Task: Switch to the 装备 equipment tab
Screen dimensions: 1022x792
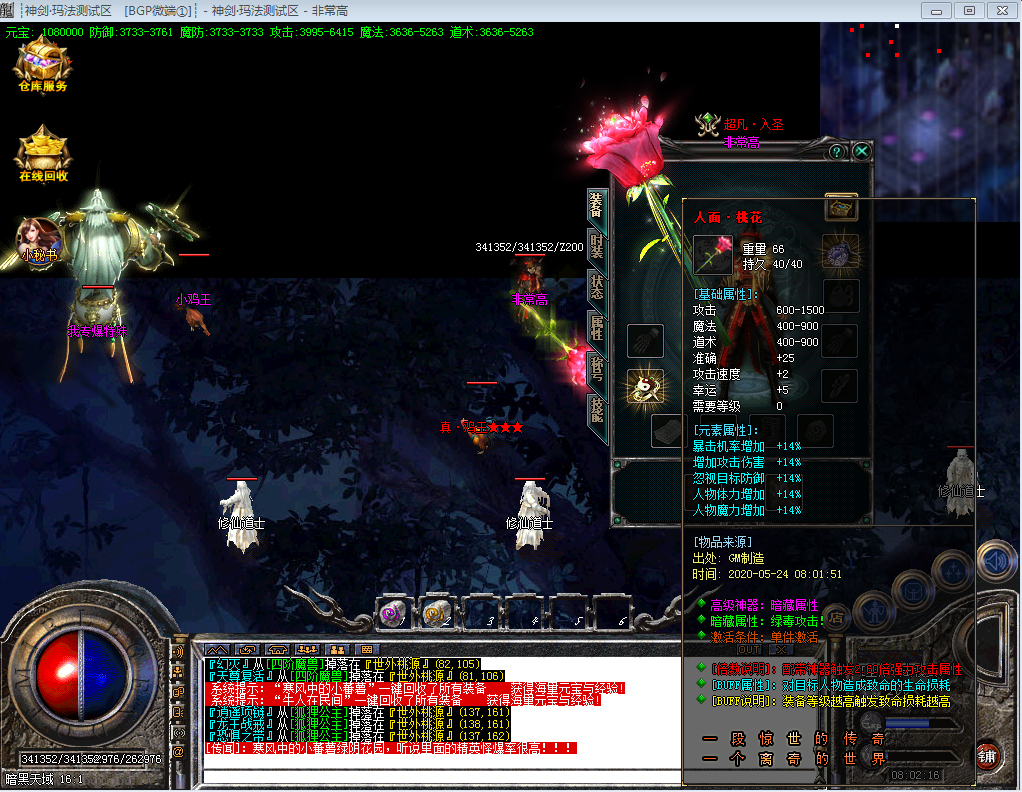Action: [596, 205]
